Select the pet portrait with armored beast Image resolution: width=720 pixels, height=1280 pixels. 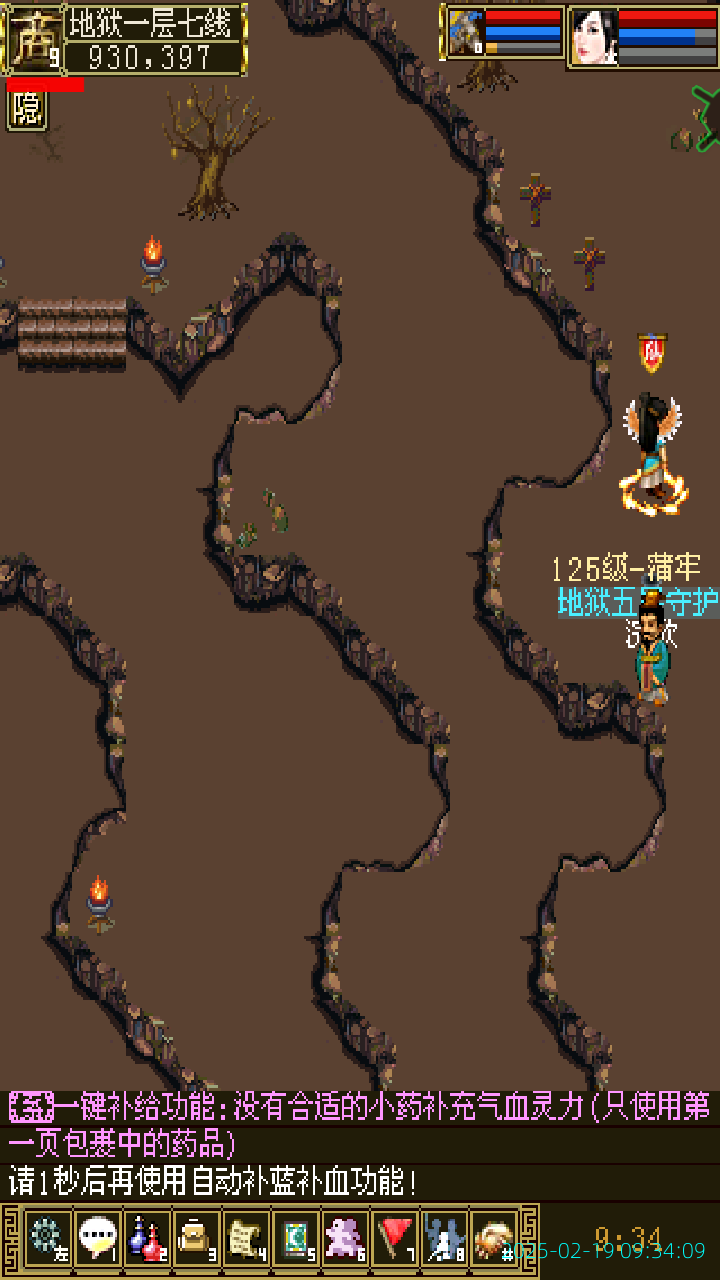pos(465,33)
